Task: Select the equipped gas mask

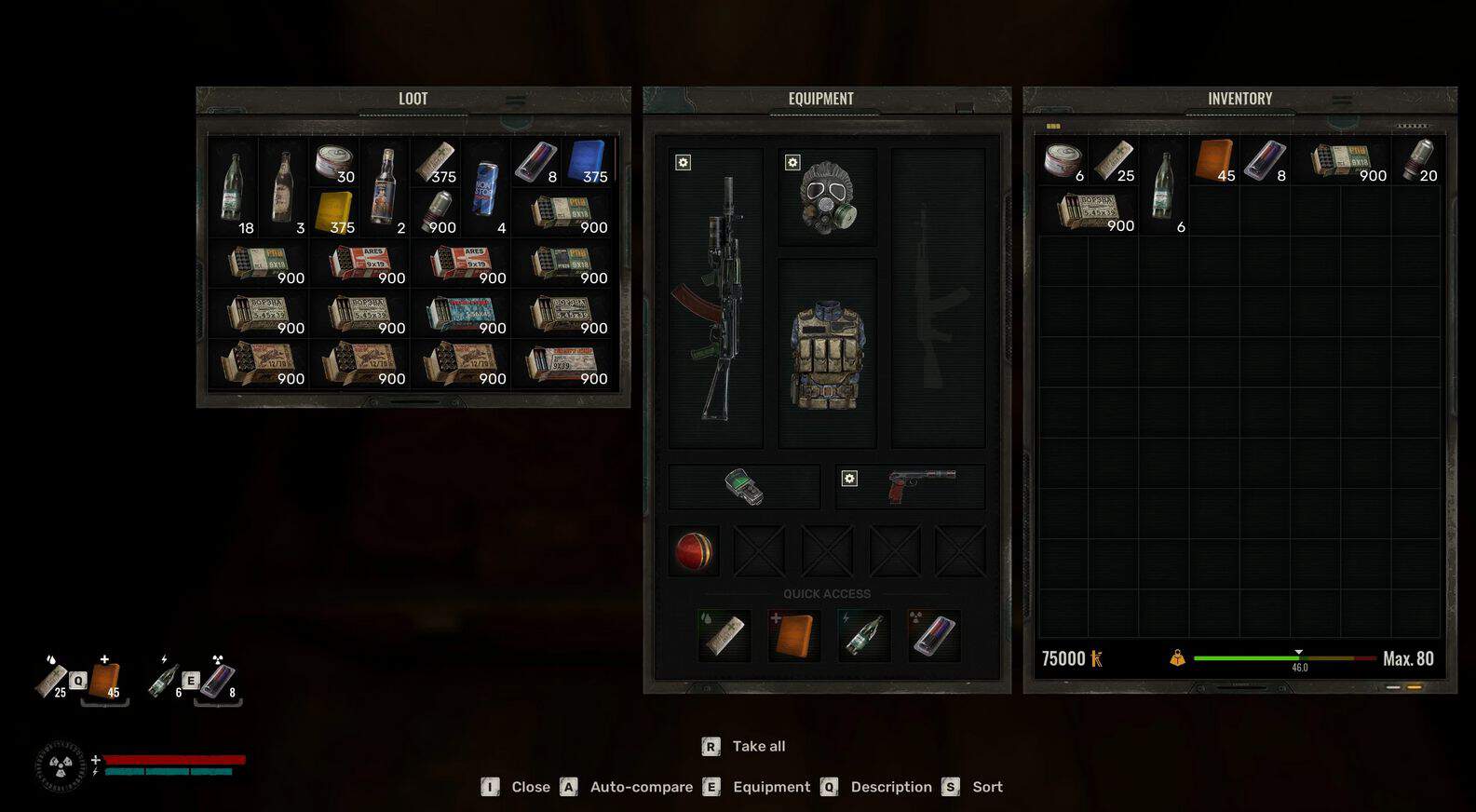Action: (826, 196)
